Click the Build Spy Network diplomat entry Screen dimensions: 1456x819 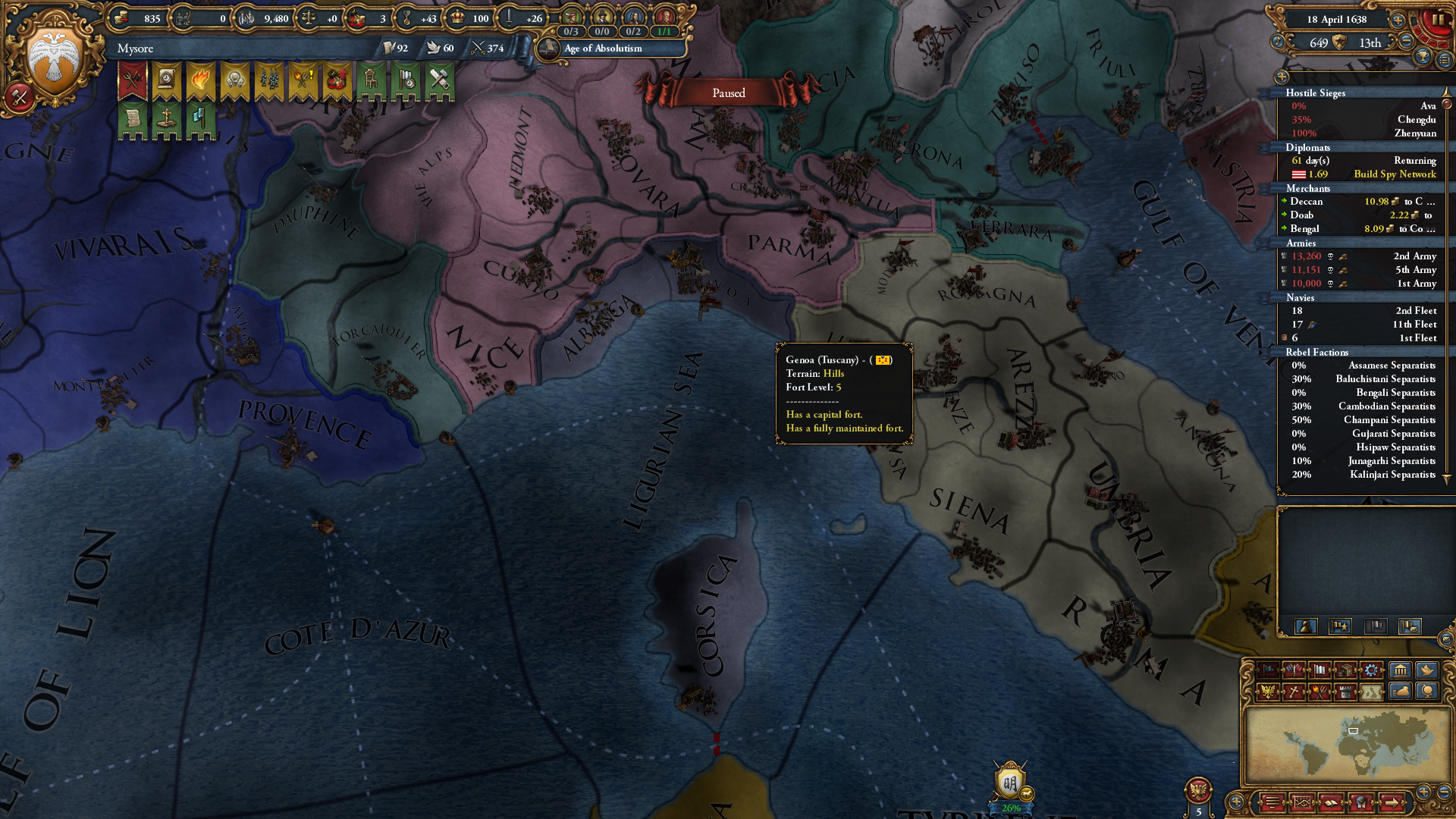1394,174
